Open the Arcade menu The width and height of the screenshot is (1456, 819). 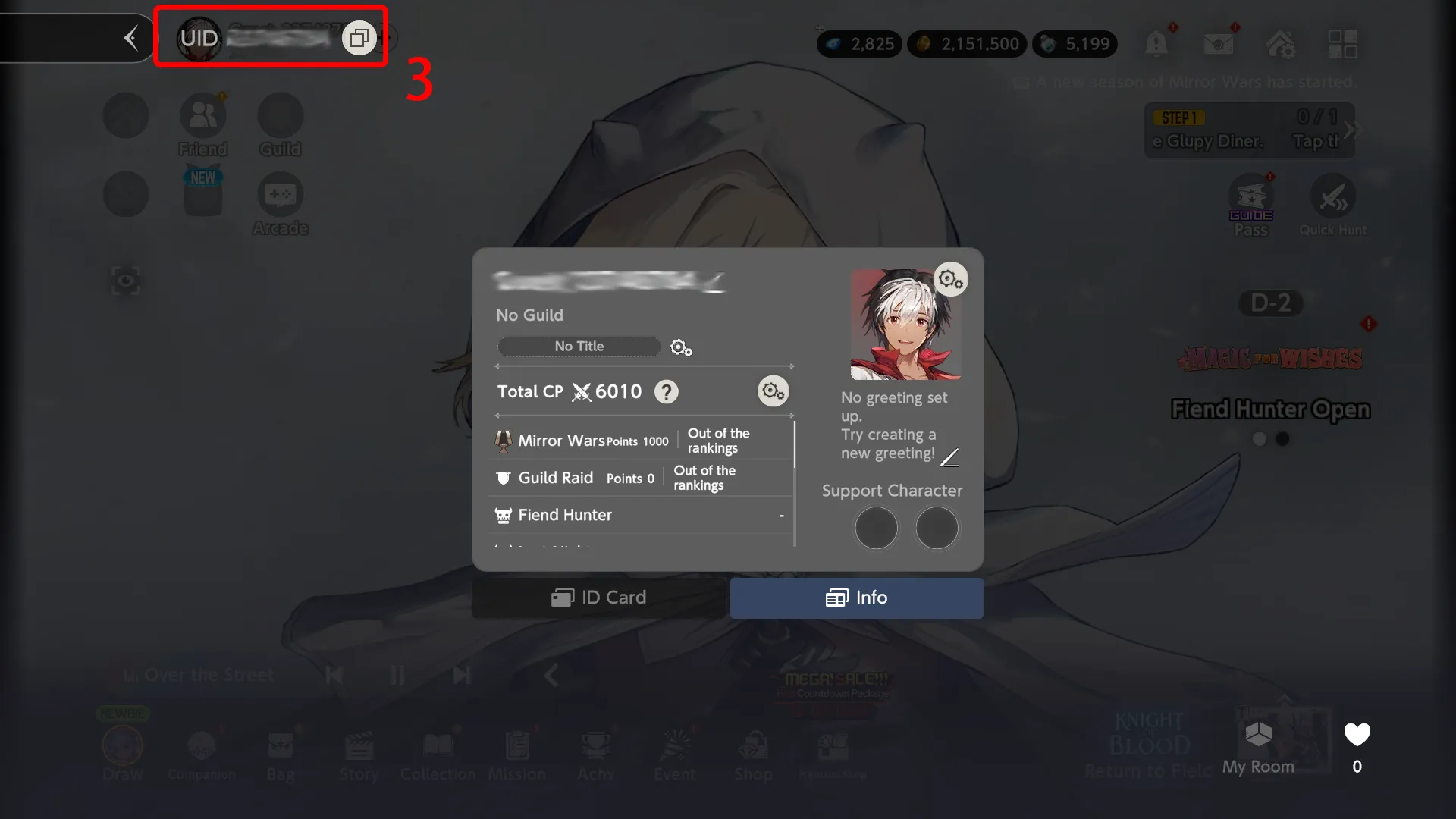(280, 203)
